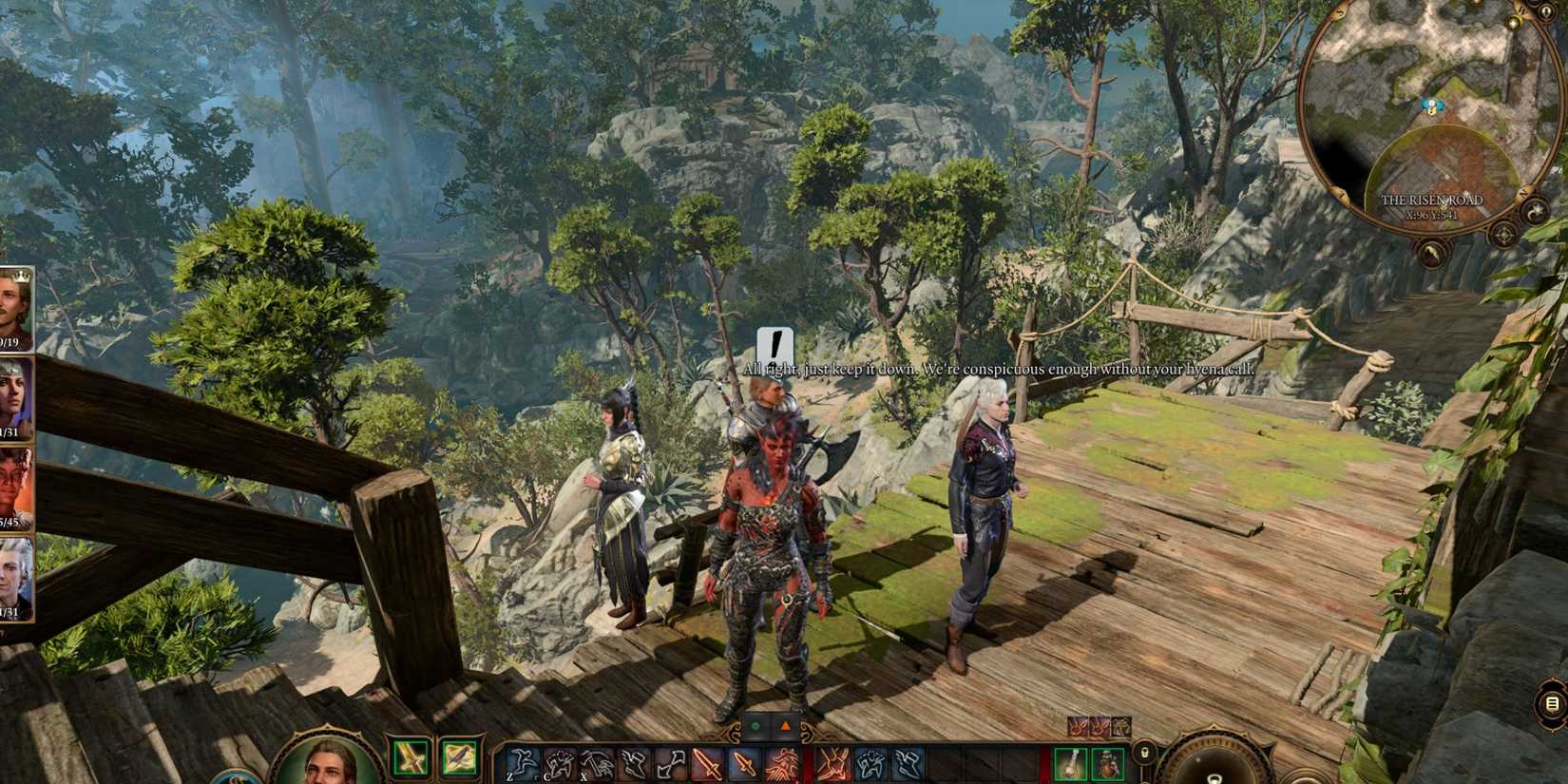The image size is (1568, 784).
Task: Select the Throw action icon
Action: [x=670, y=760]
